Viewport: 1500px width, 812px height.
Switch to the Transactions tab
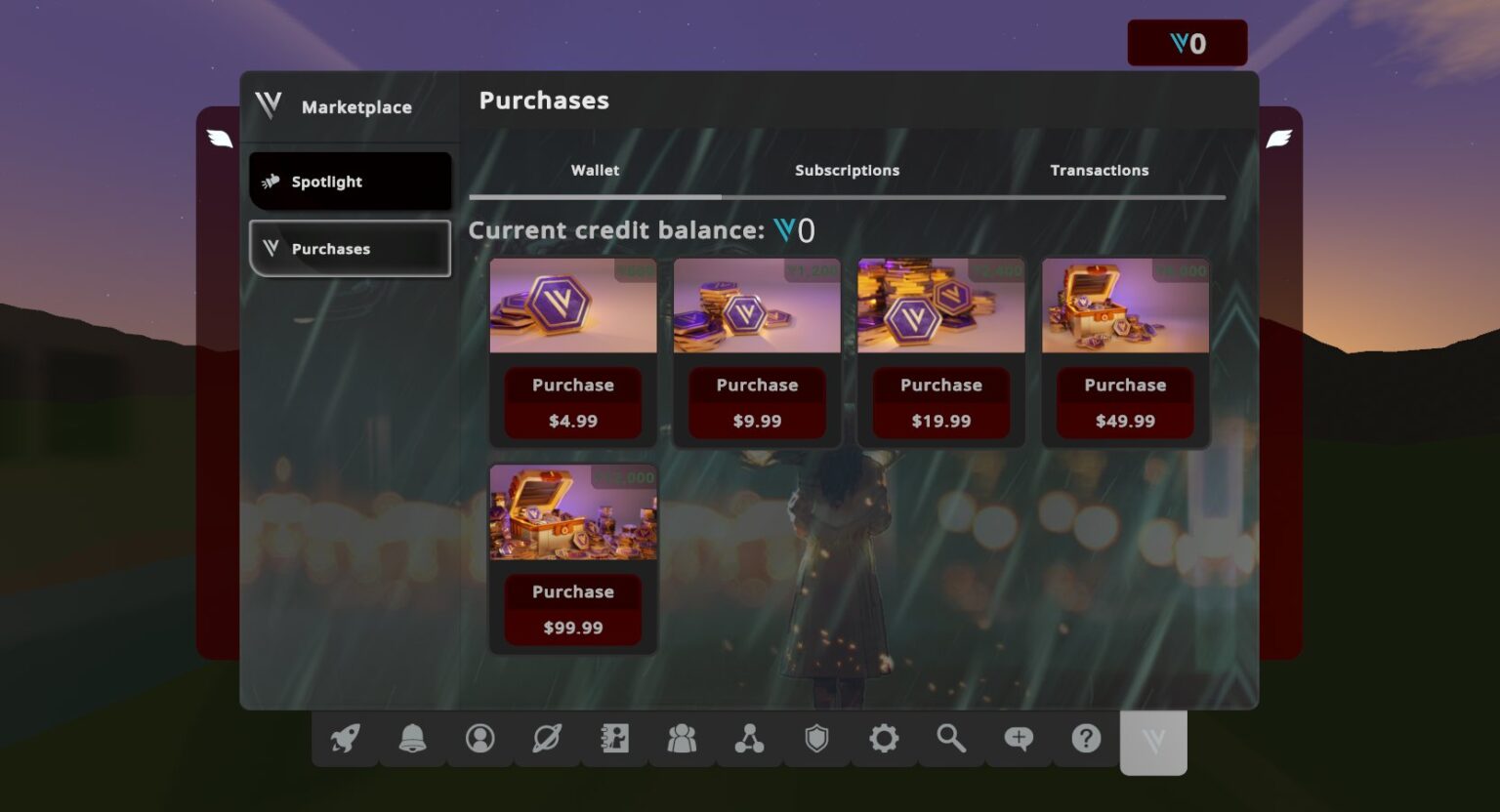pos(1099,170)
